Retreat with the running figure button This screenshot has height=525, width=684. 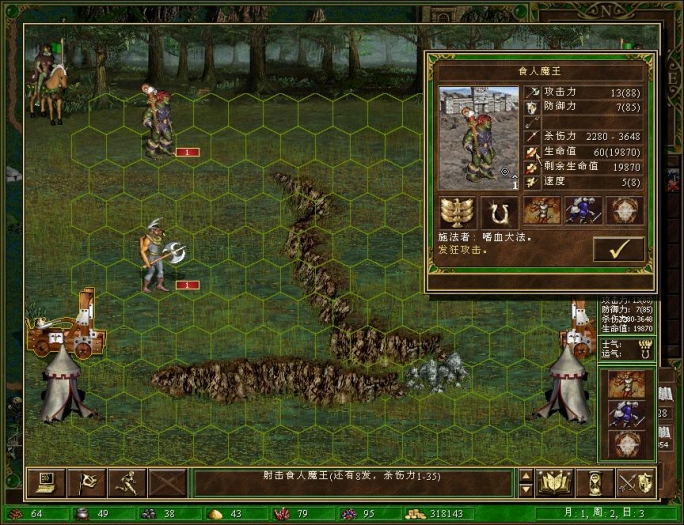(x=127, y=483)
